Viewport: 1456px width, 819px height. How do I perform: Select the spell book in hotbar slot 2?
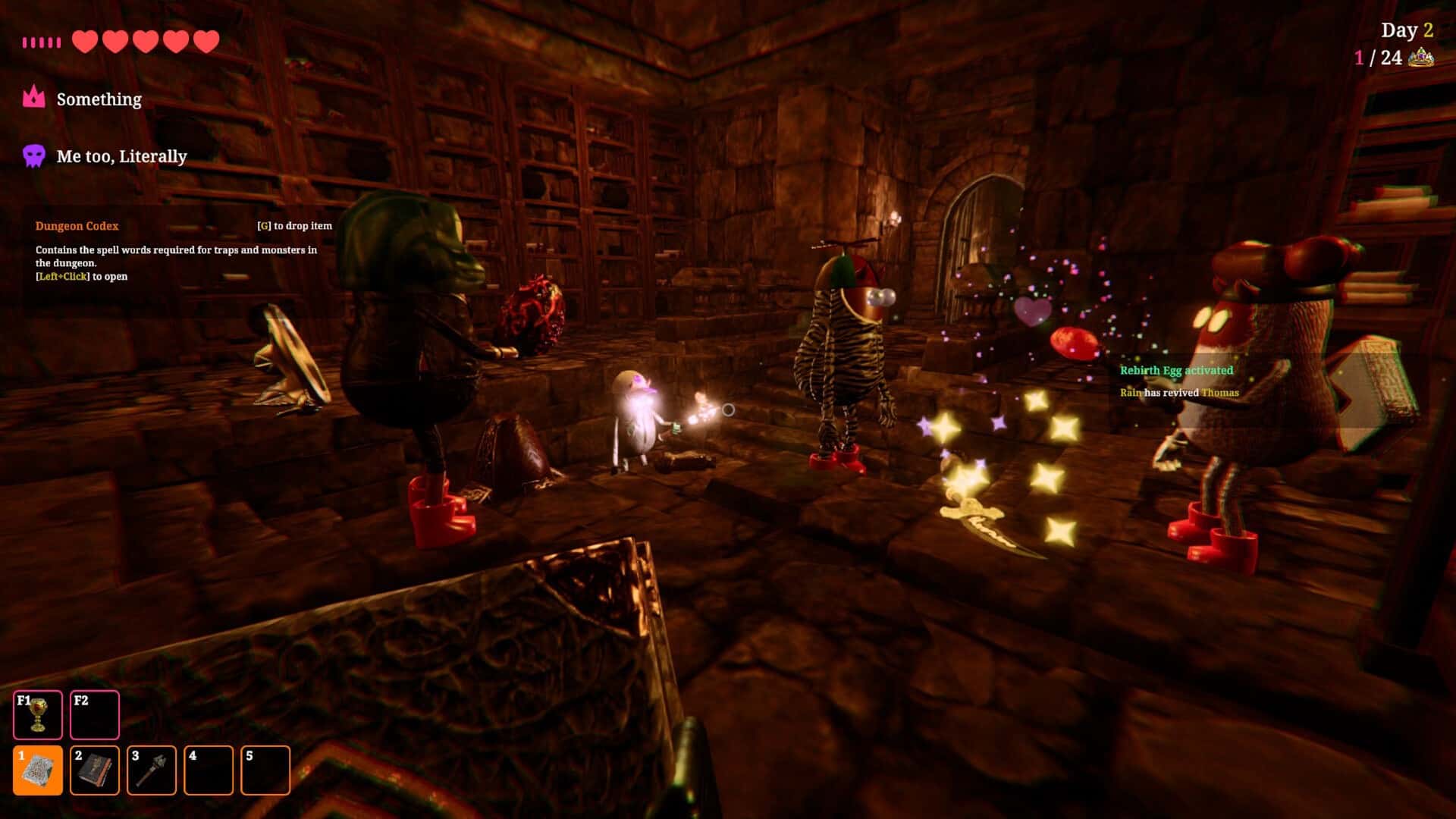[x=94, y=770]
